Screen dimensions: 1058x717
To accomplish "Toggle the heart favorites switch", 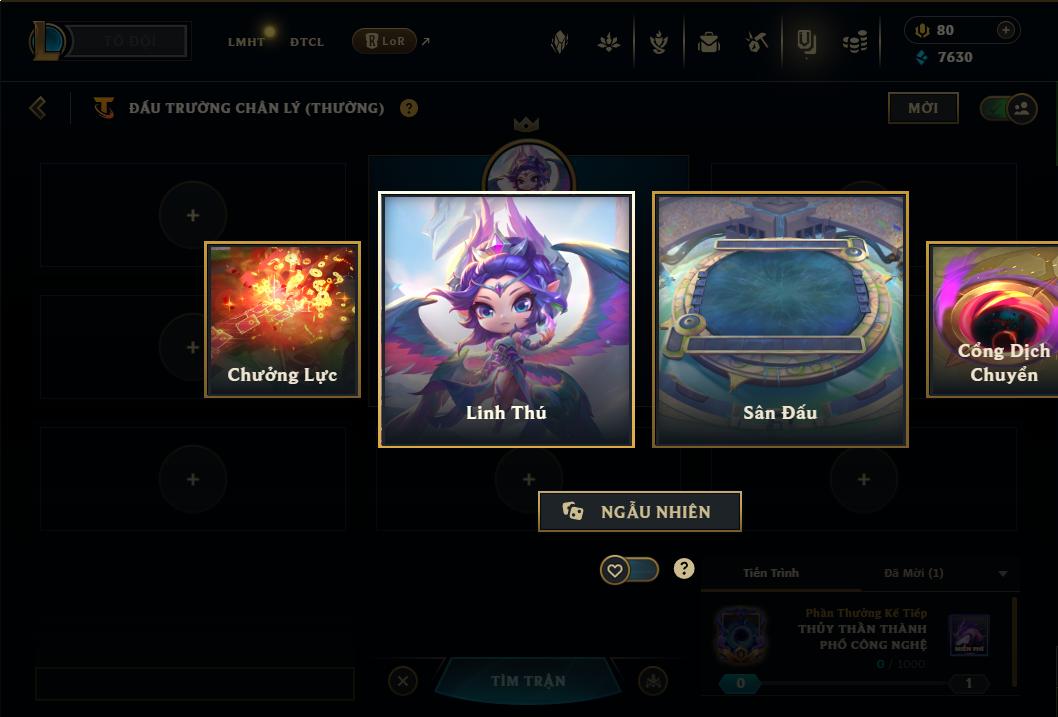I will click(629, 570).
